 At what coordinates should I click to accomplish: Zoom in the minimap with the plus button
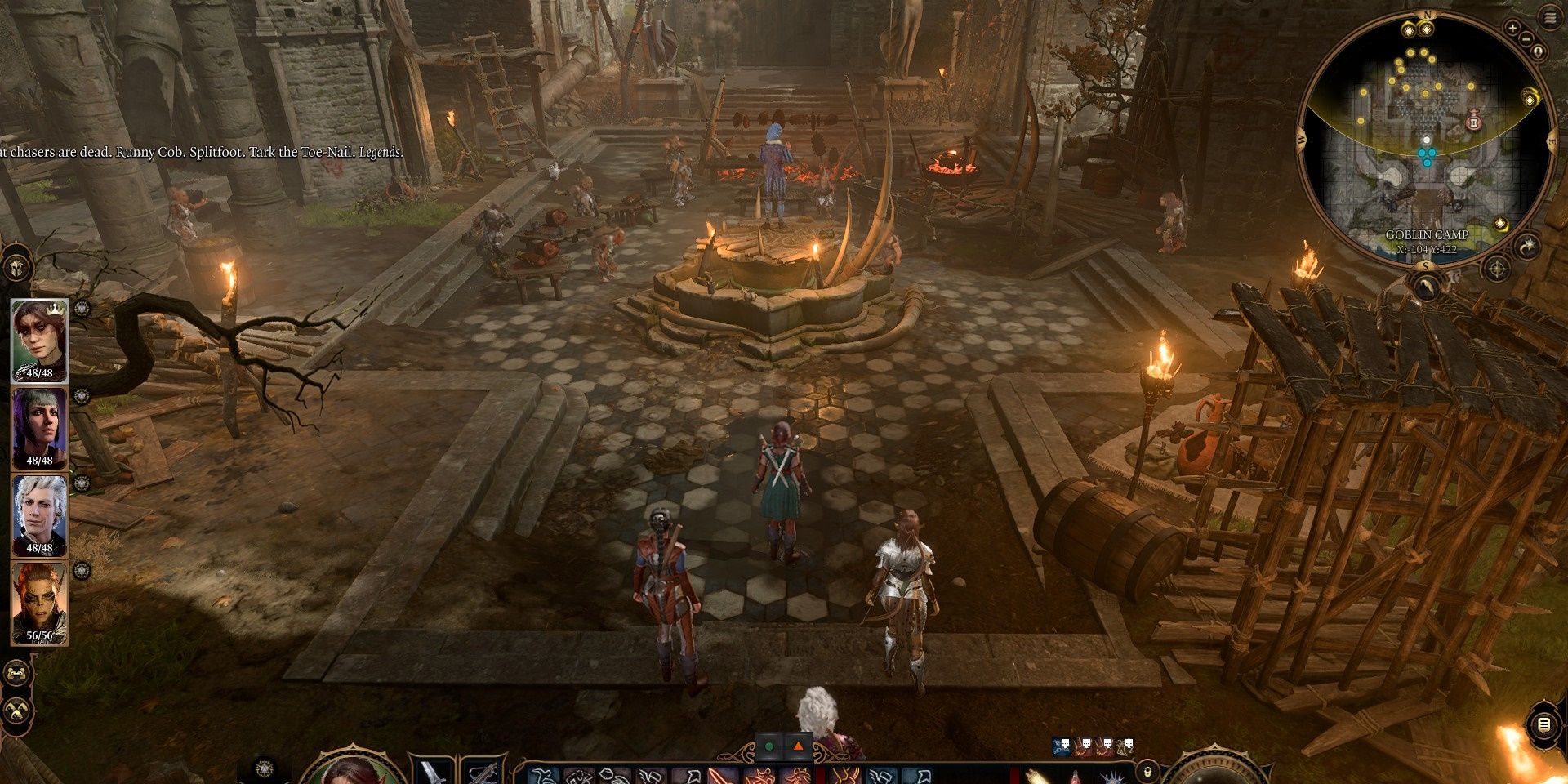1512,29
